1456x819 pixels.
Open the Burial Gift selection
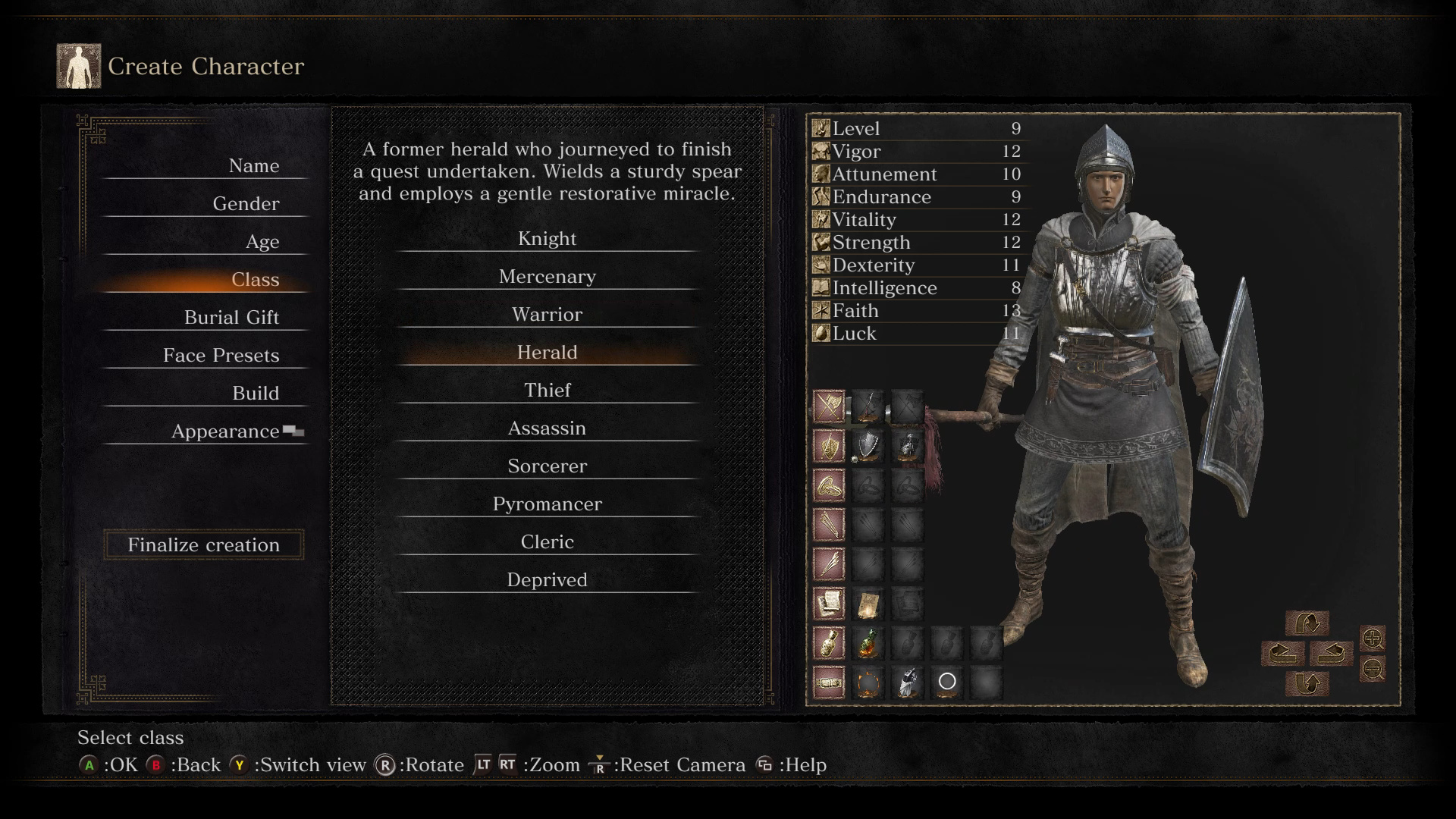(231, 318)
